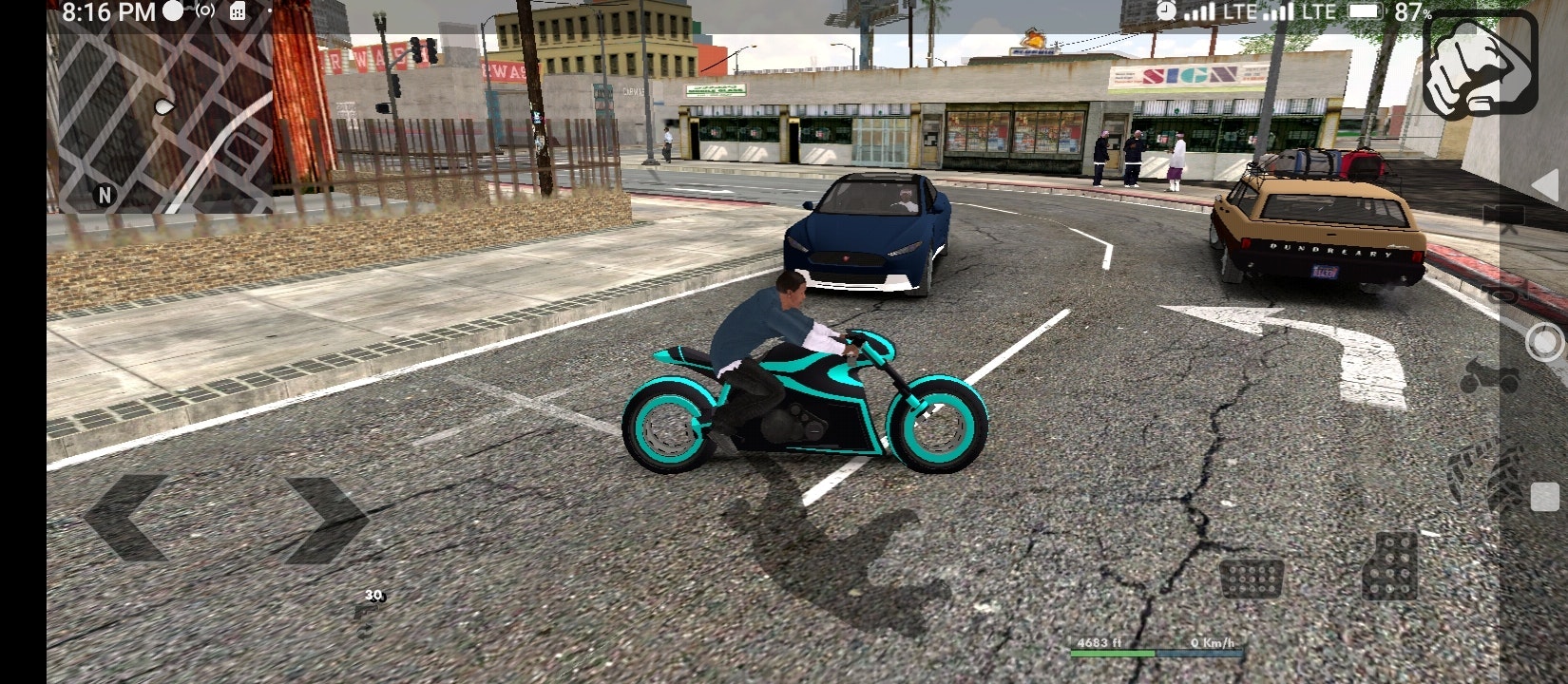Image resolution: width=1568 pixels, height=684 pixels.
Task: Steer left with the left arrow
Action: (x=126, y=519)
